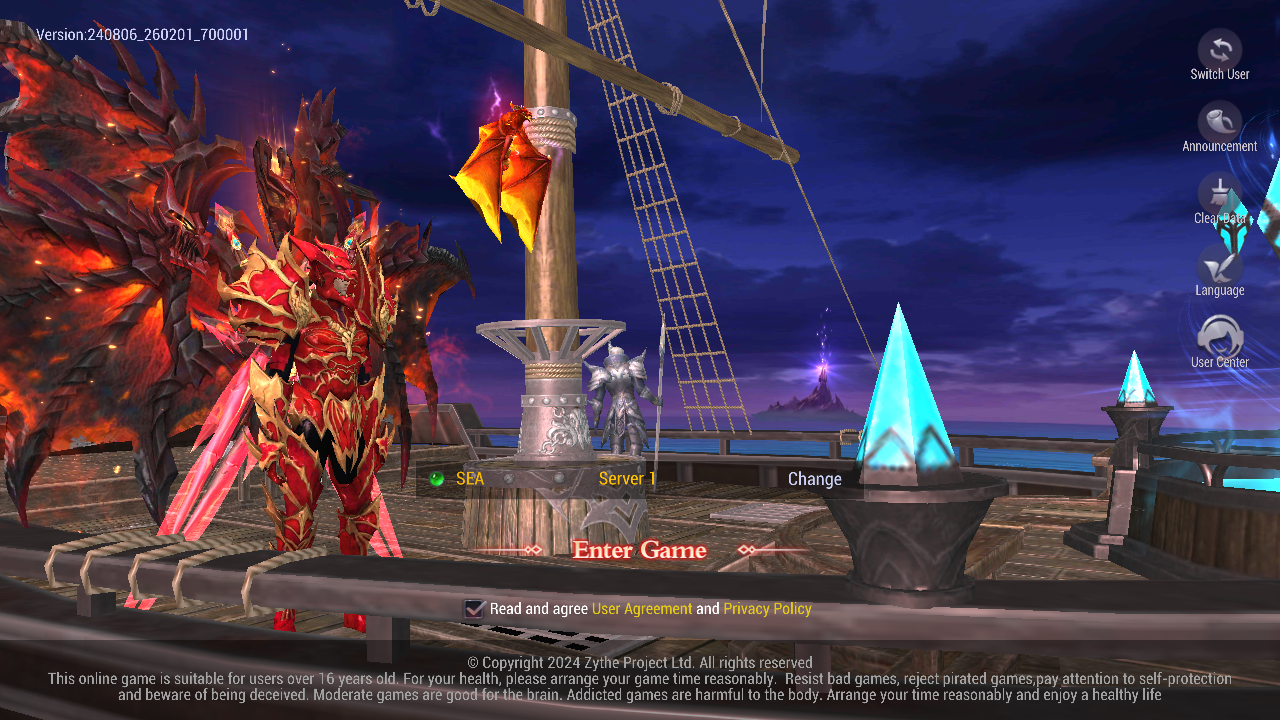Uncheck Read and agree consent box
This screenshot has height=720, width=1280.
coord(472,608)
